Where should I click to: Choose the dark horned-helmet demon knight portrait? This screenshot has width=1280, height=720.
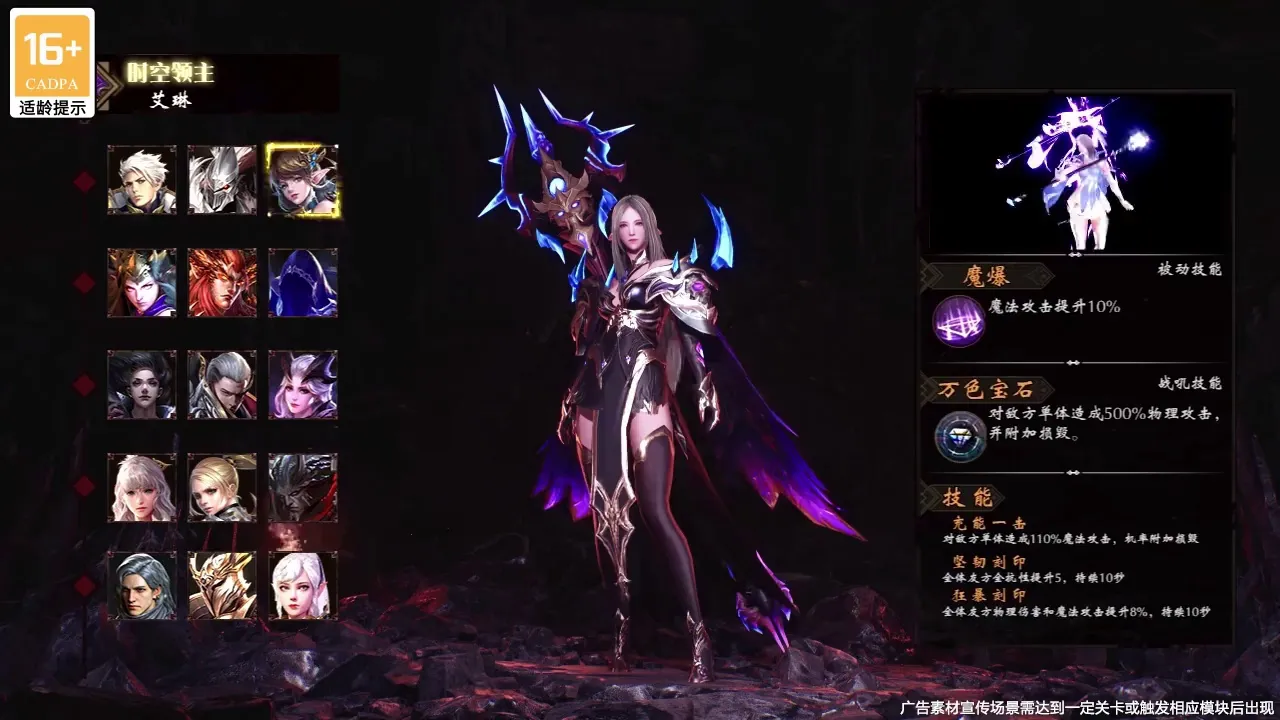pyautogui.click(x=302, y=487)
